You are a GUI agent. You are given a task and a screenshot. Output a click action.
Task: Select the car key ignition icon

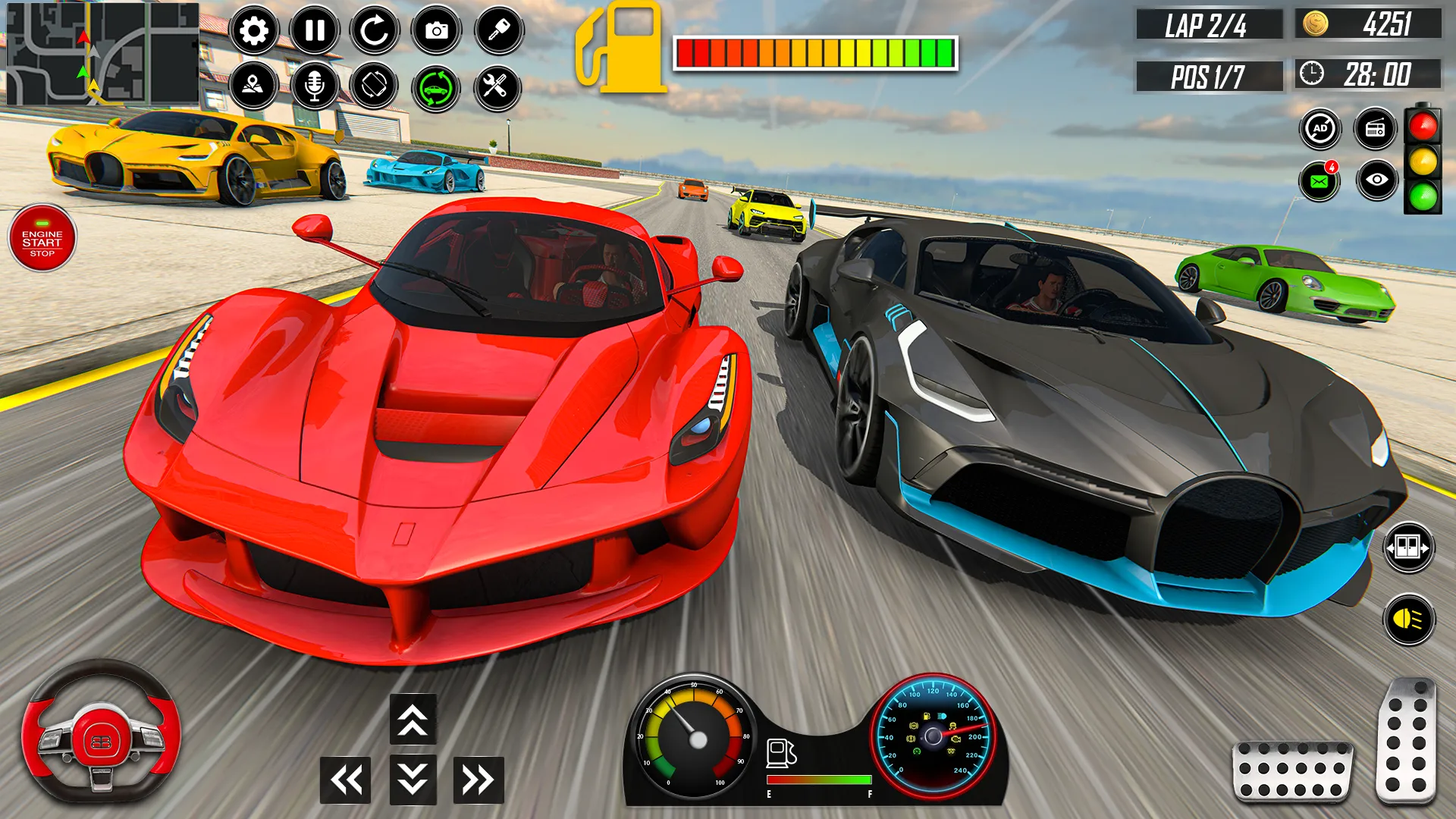pos(496,30)
